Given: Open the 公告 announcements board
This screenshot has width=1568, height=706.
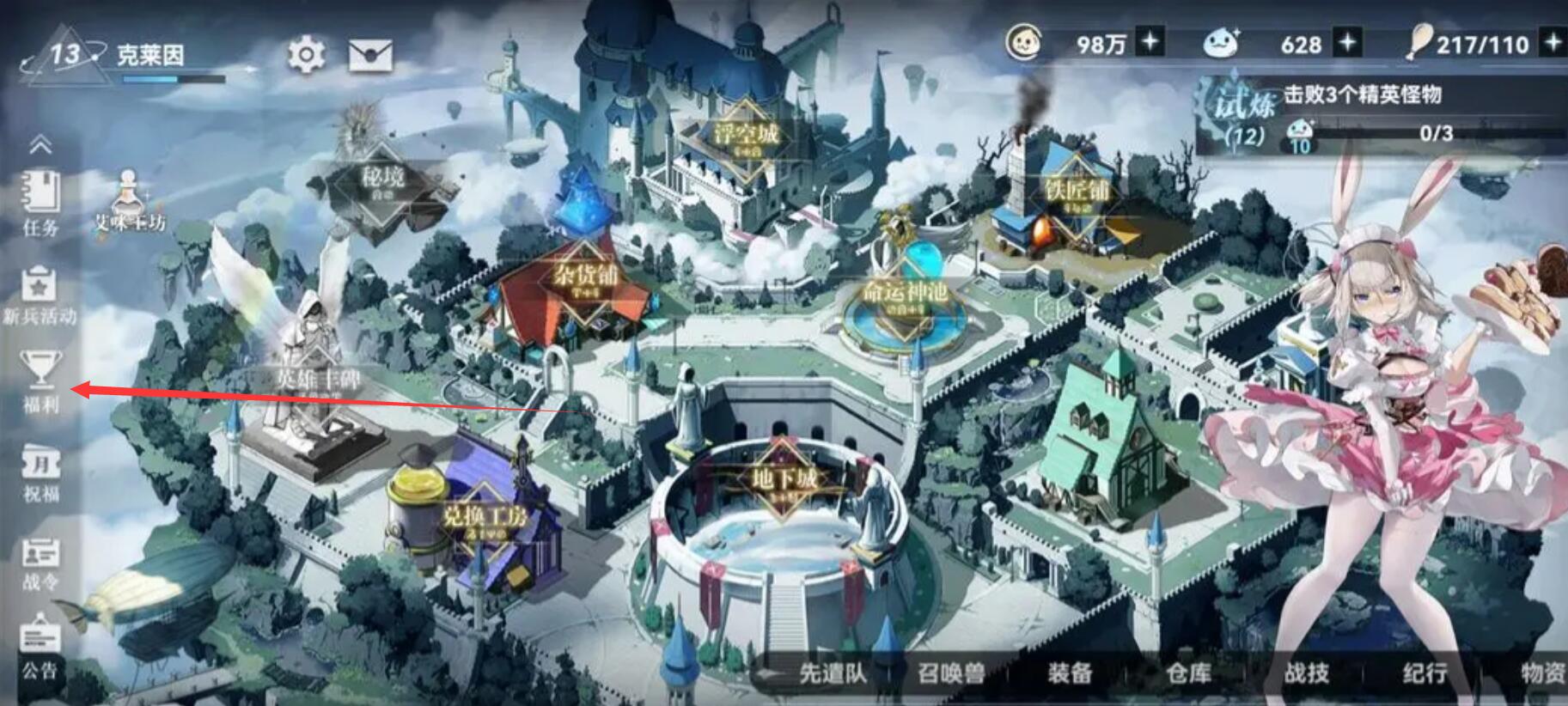Looking at the screenshot, I should [x=40, y=648].
